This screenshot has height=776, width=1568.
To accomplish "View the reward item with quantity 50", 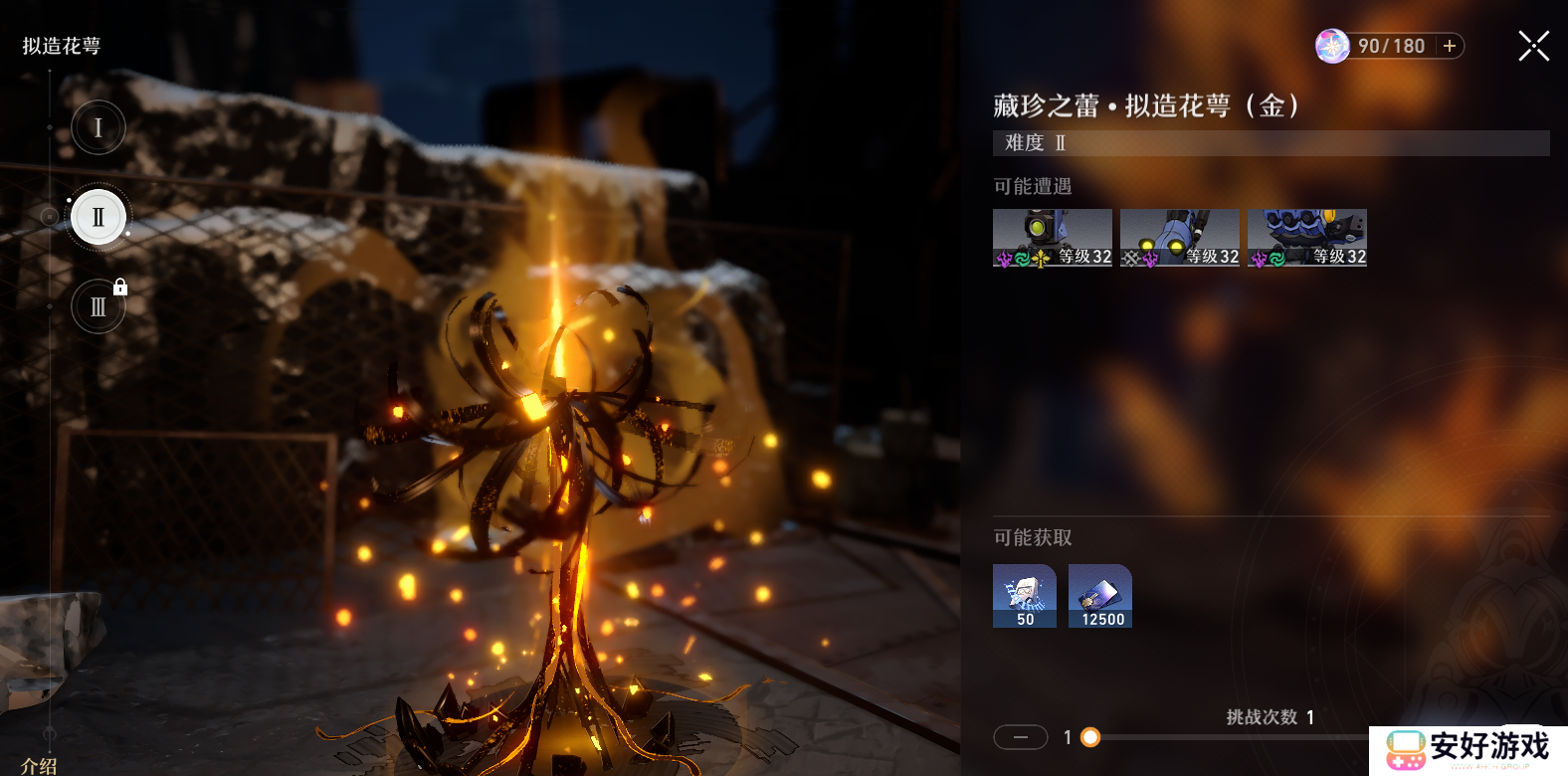I will [x=1024, y=596].
